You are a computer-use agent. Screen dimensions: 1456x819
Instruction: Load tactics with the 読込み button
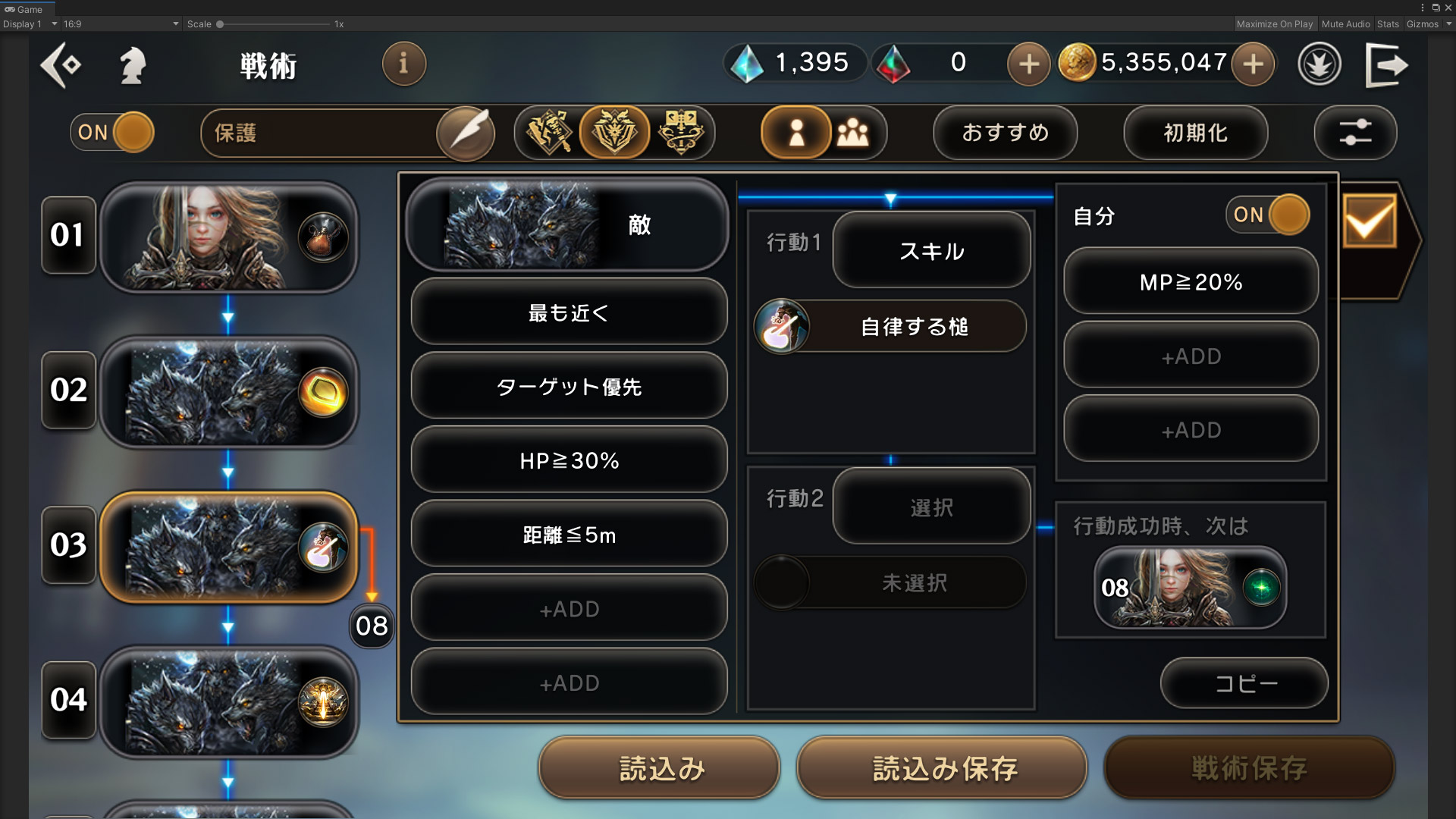point(660,768)
